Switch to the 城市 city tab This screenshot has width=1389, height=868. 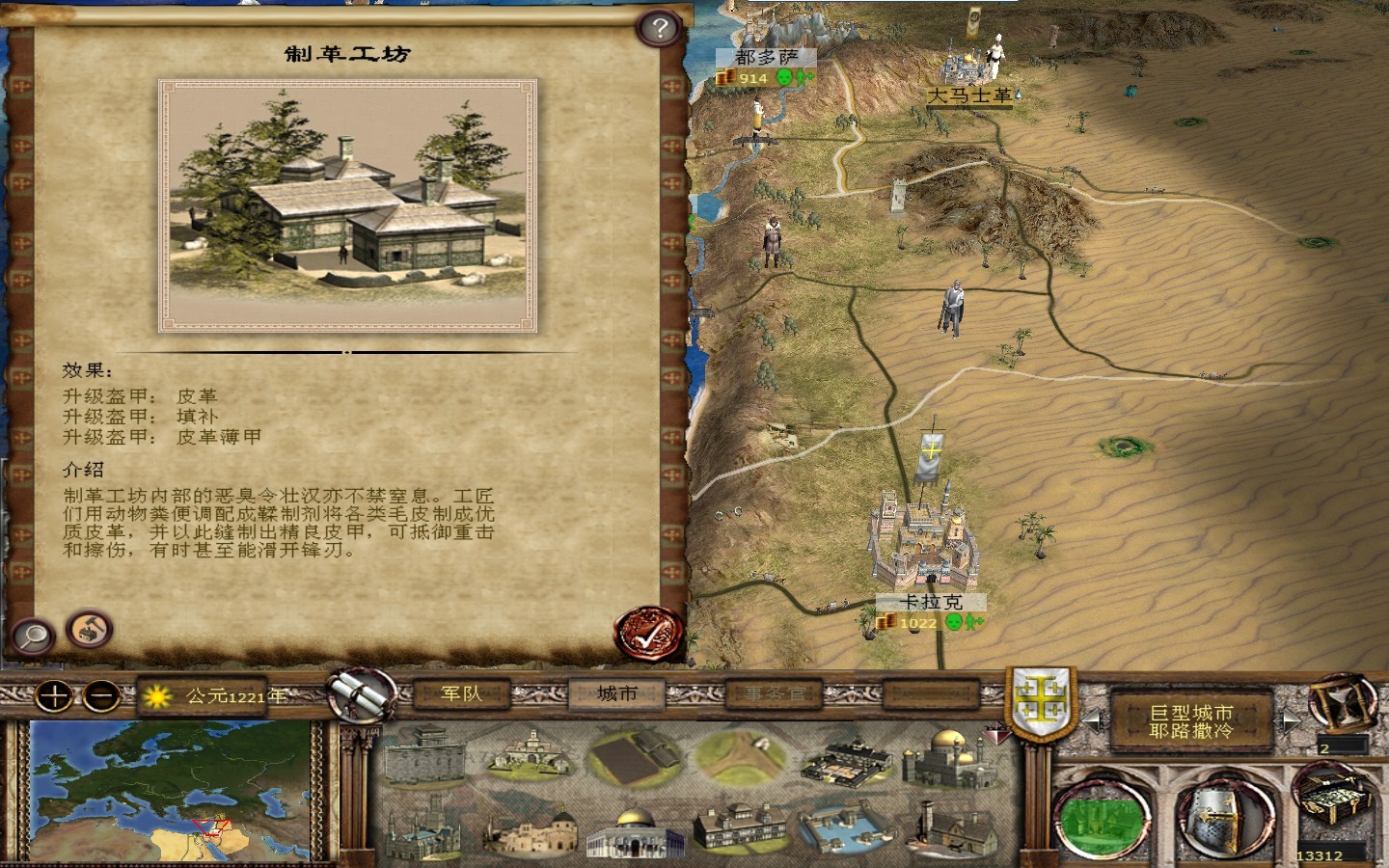point(618,693)
